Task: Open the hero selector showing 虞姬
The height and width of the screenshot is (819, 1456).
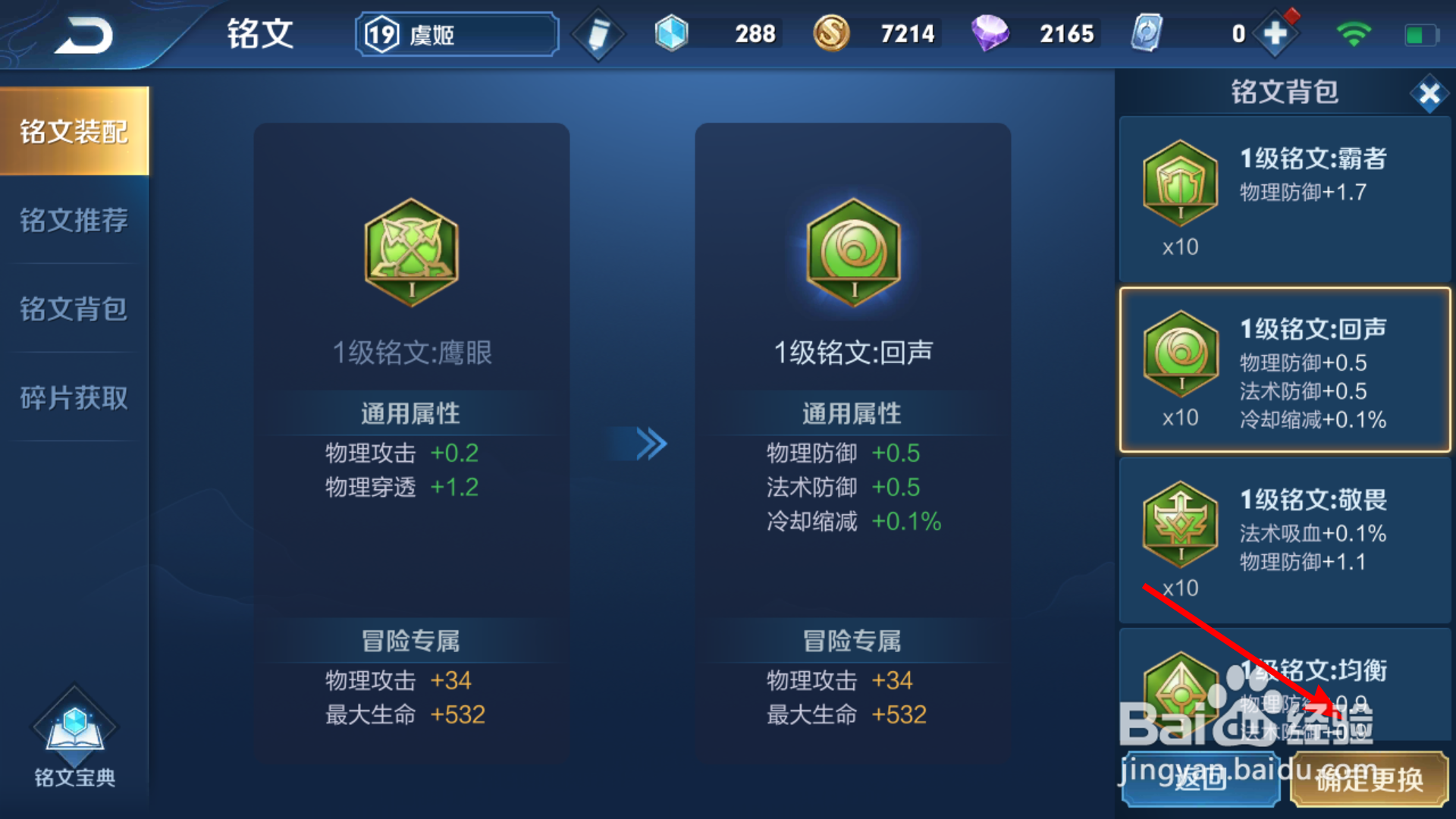Action: (x=455, y=34)
